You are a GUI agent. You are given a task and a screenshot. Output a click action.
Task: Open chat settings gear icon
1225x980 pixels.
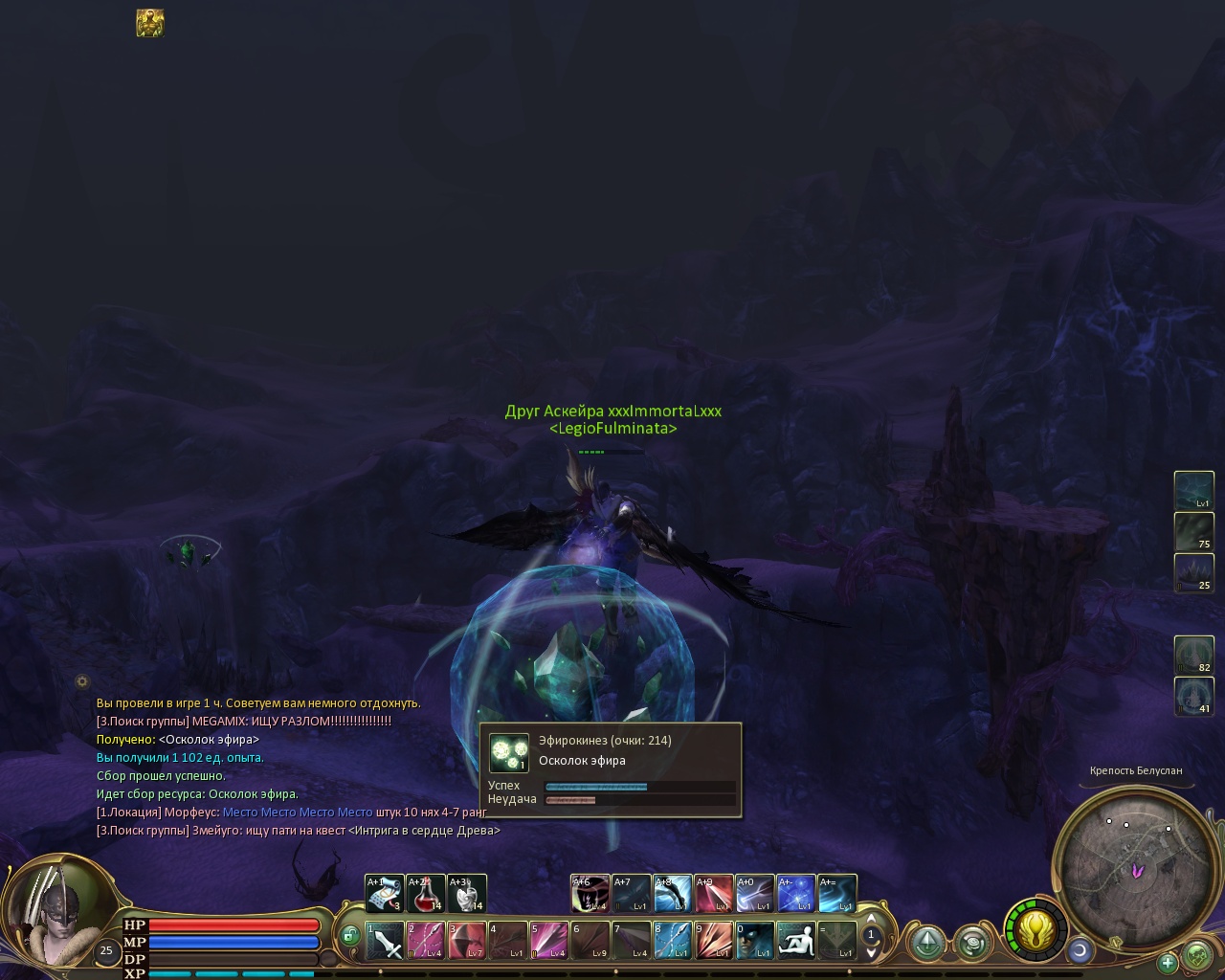point(82,681)
